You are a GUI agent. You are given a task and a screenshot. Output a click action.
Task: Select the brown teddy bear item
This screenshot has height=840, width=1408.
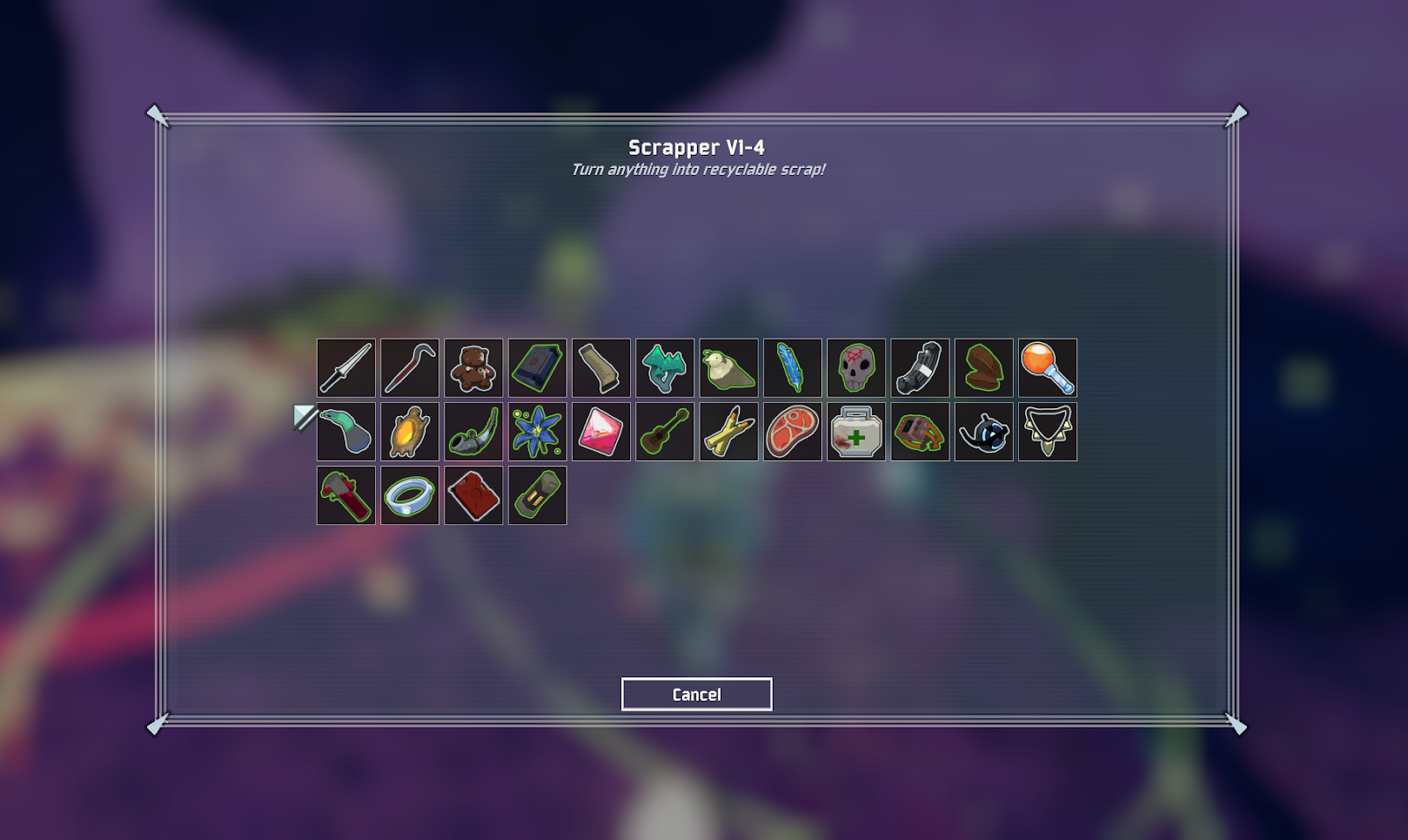(x=473, y=368)
